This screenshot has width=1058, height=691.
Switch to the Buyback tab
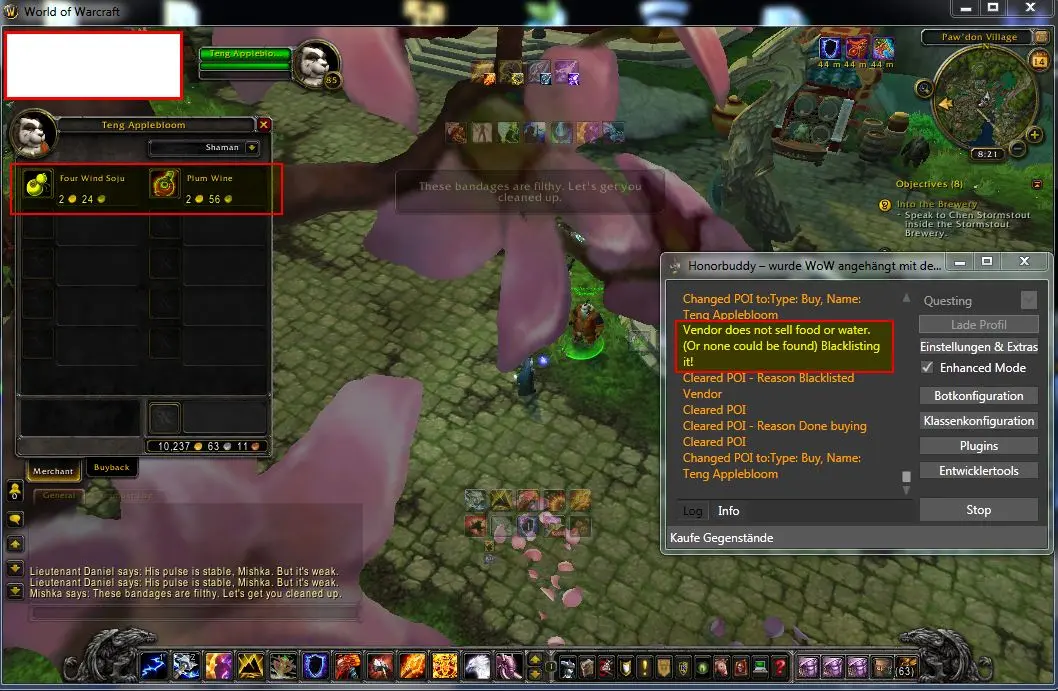[111, 467]
